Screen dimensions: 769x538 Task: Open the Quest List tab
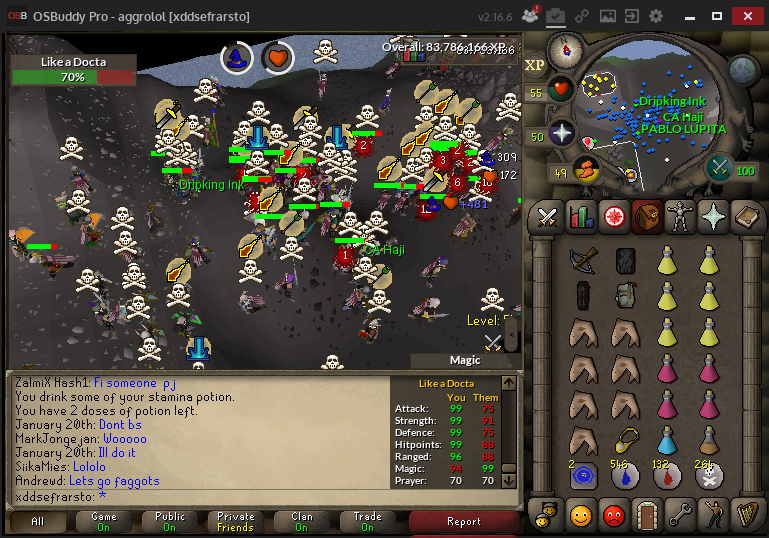tap(614, 215)
